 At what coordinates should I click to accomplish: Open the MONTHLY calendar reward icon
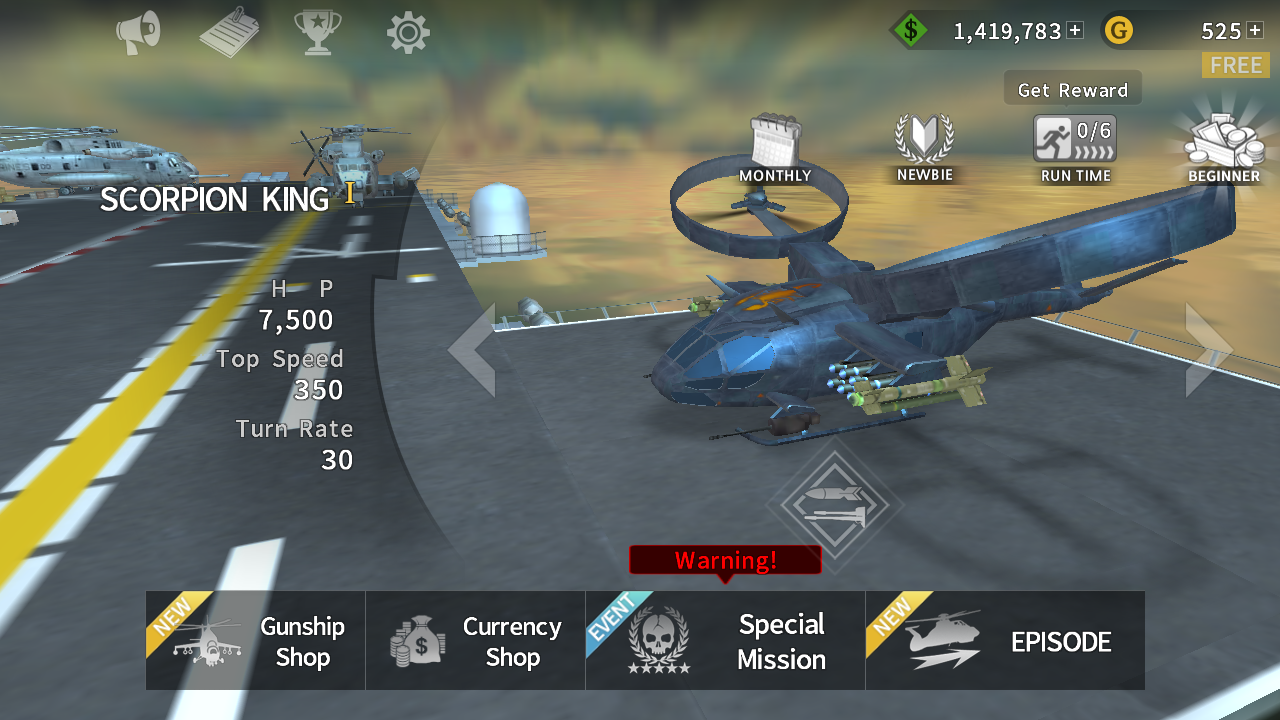[x=777, y=140]
